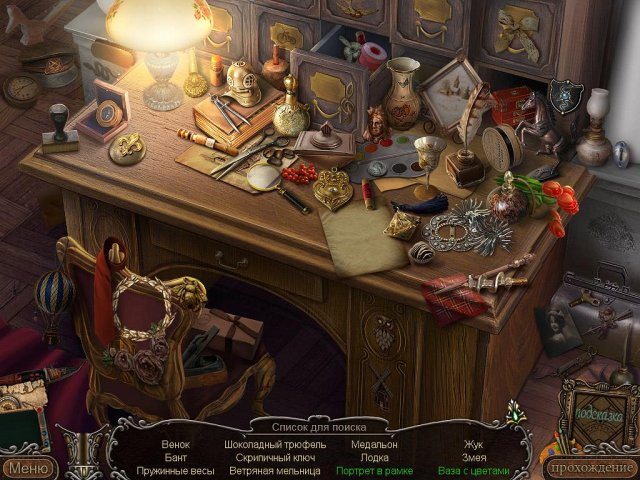
Task: Select Ветряная мельница list entry
Action: tap(276, 470)
